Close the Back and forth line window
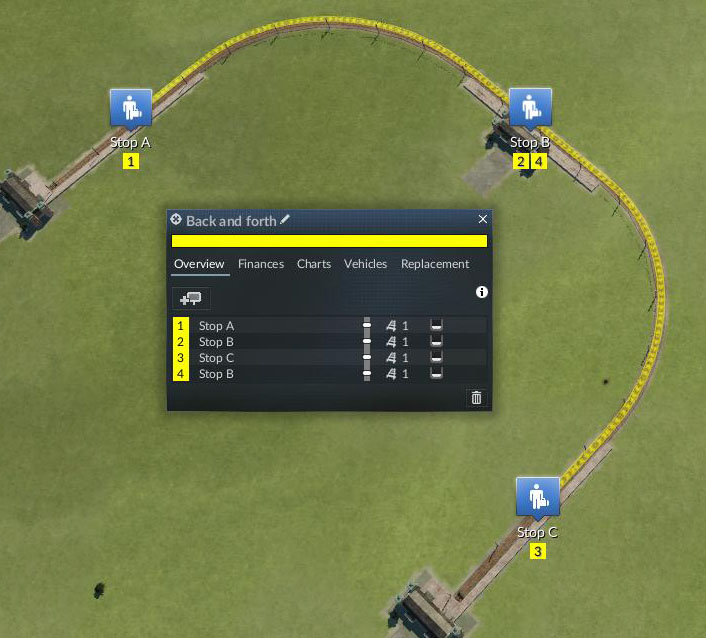The image size is (706, 638). (483, 219)
